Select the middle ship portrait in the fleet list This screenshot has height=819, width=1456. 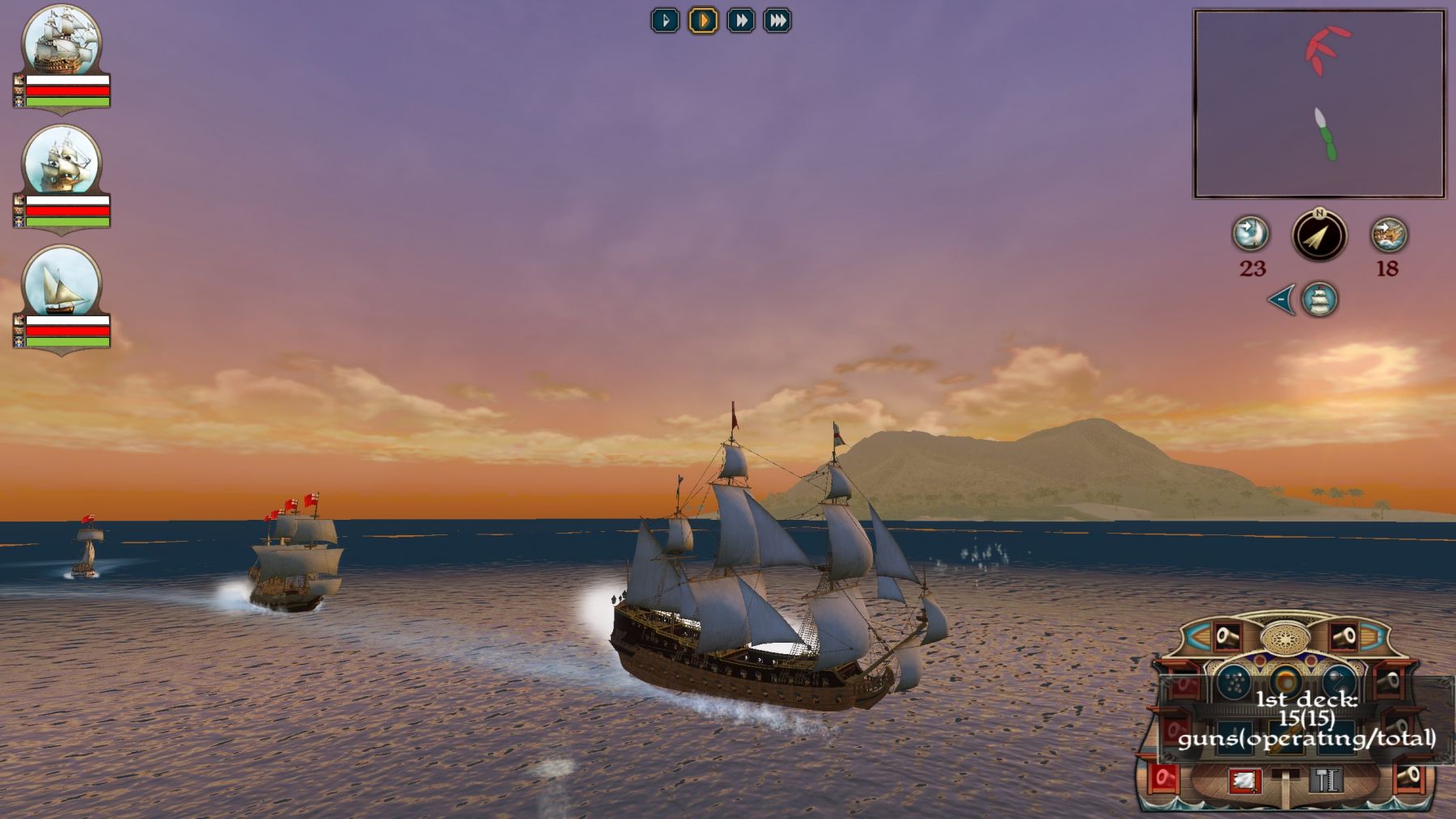pos(61,162)
